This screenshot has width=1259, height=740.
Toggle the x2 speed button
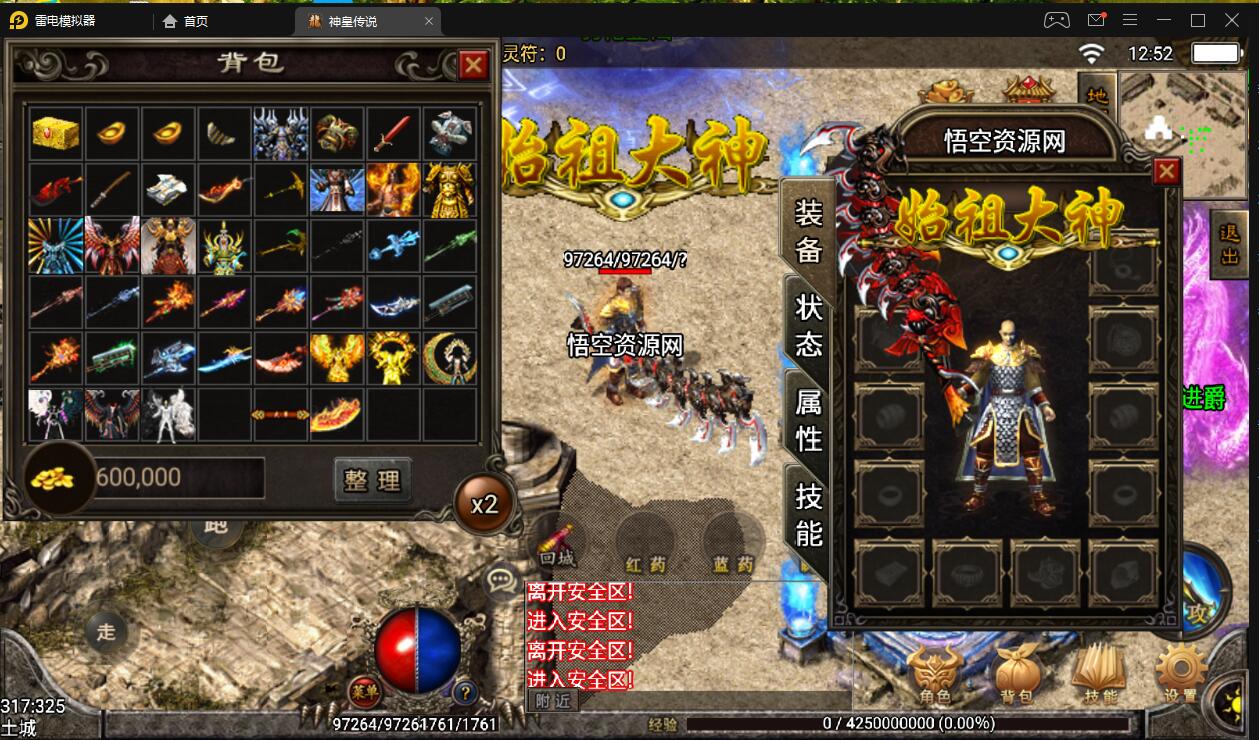484,503
